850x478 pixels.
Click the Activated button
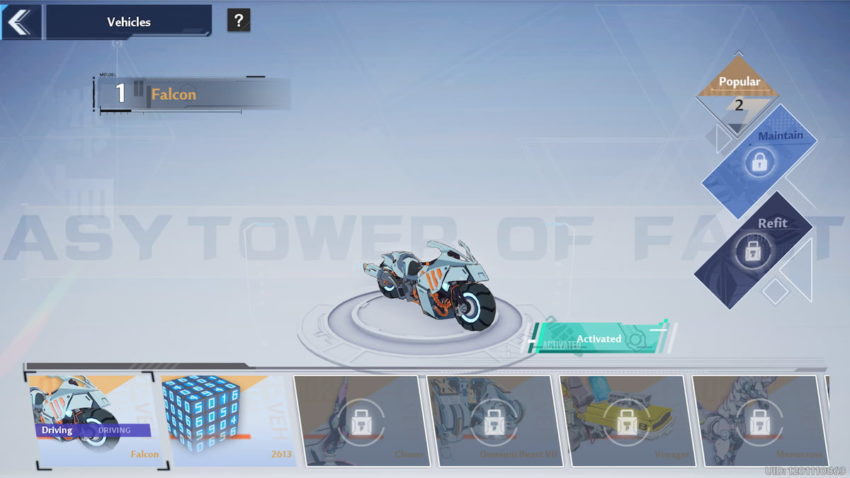(x=599, y=339)
